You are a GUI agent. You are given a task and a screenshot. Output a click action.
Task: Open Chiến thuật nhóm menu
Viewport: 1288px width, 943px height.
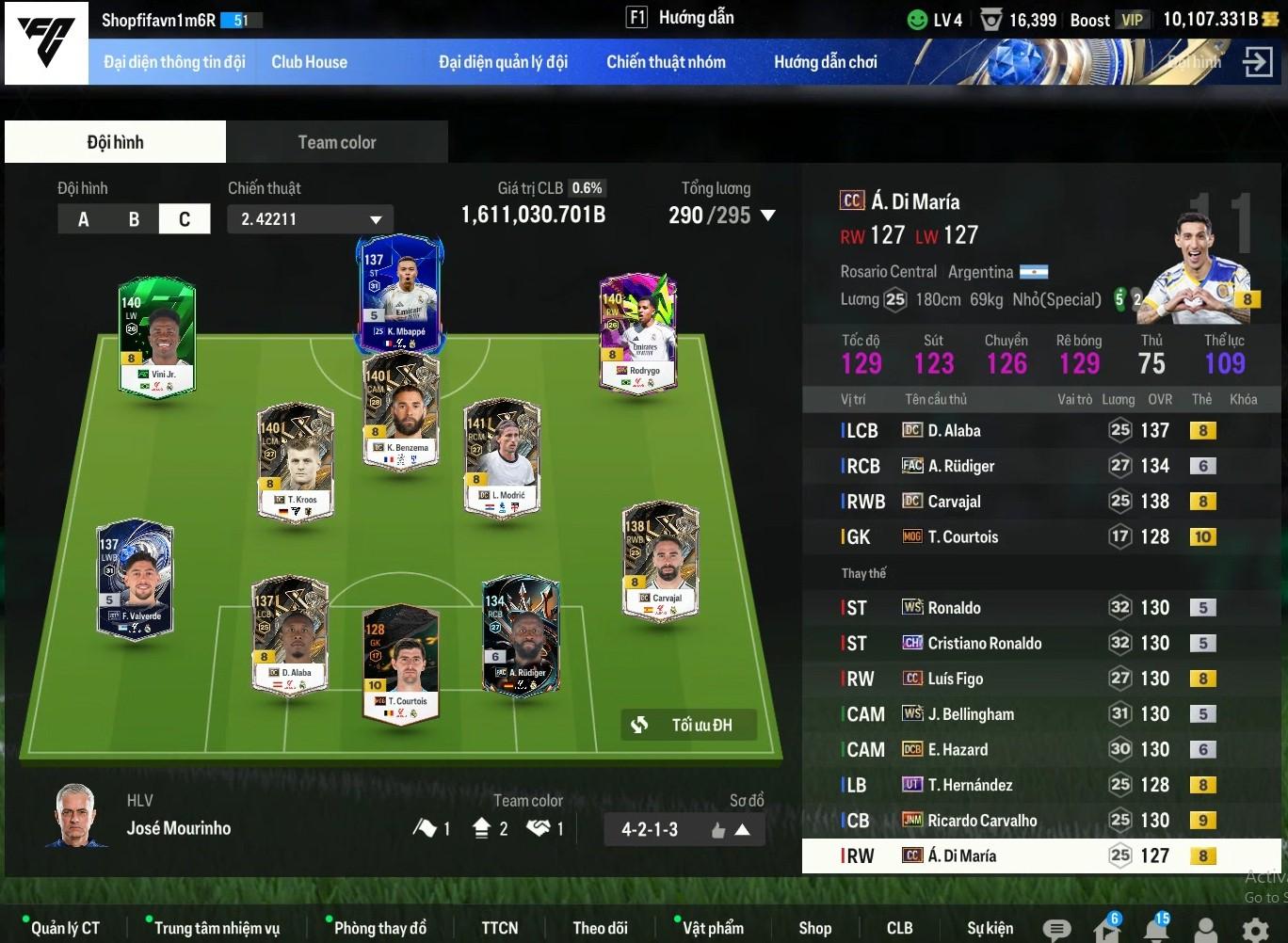click(x=666, y=62)
